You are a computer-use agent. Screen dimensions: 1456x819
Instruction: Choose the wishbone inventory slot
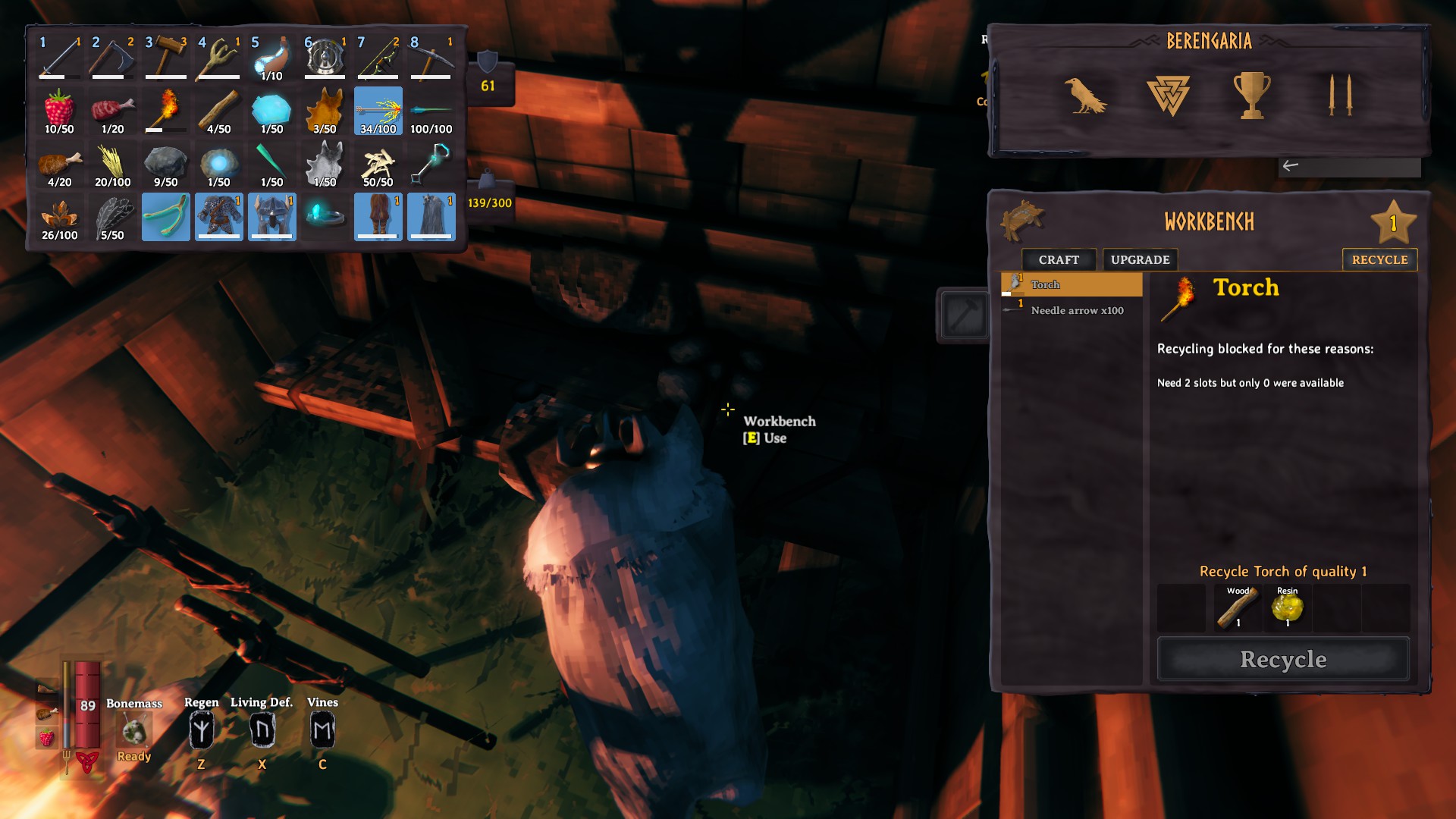(x=166, y=217)
